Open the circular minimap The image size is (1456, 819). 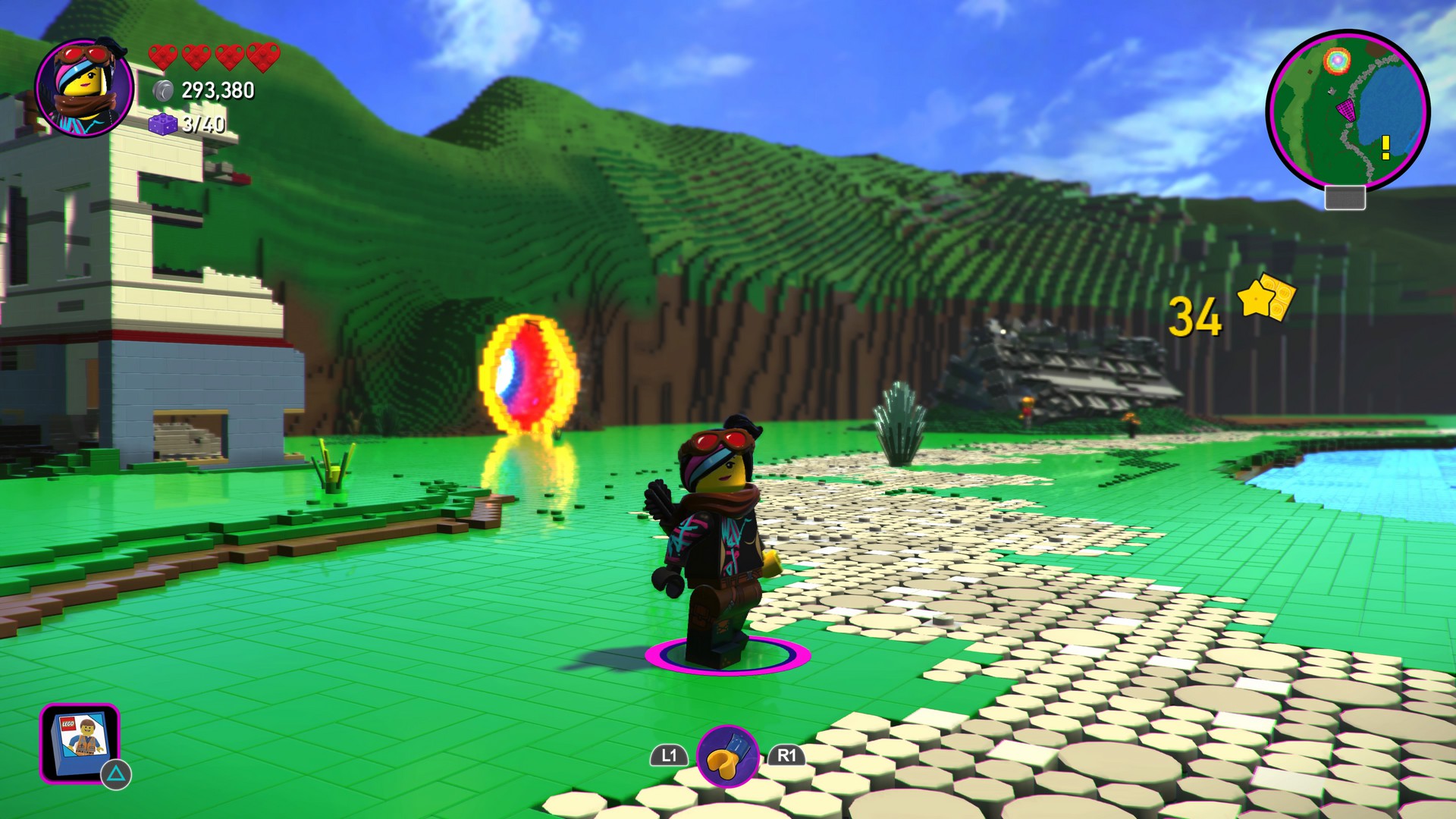click(1348, 111)
